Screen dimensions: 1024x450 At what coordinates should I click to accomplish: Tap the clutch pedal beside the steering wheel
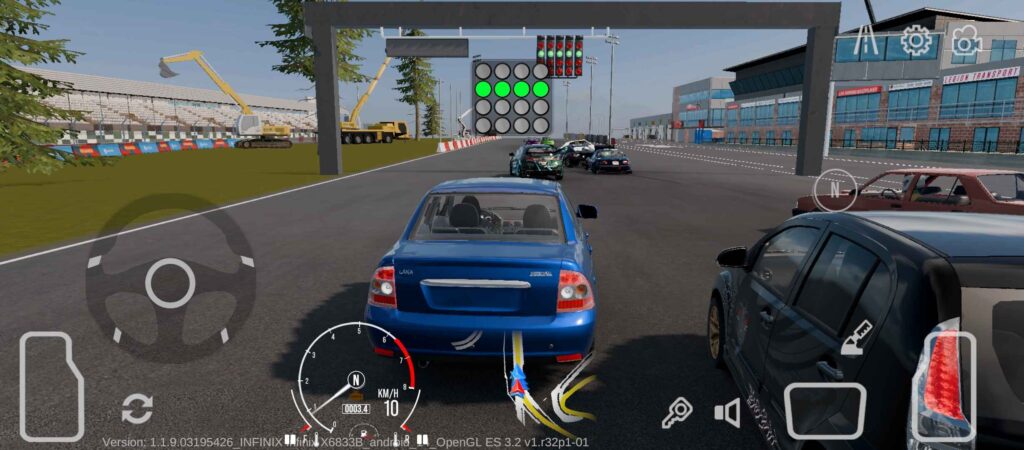[51, 386]
